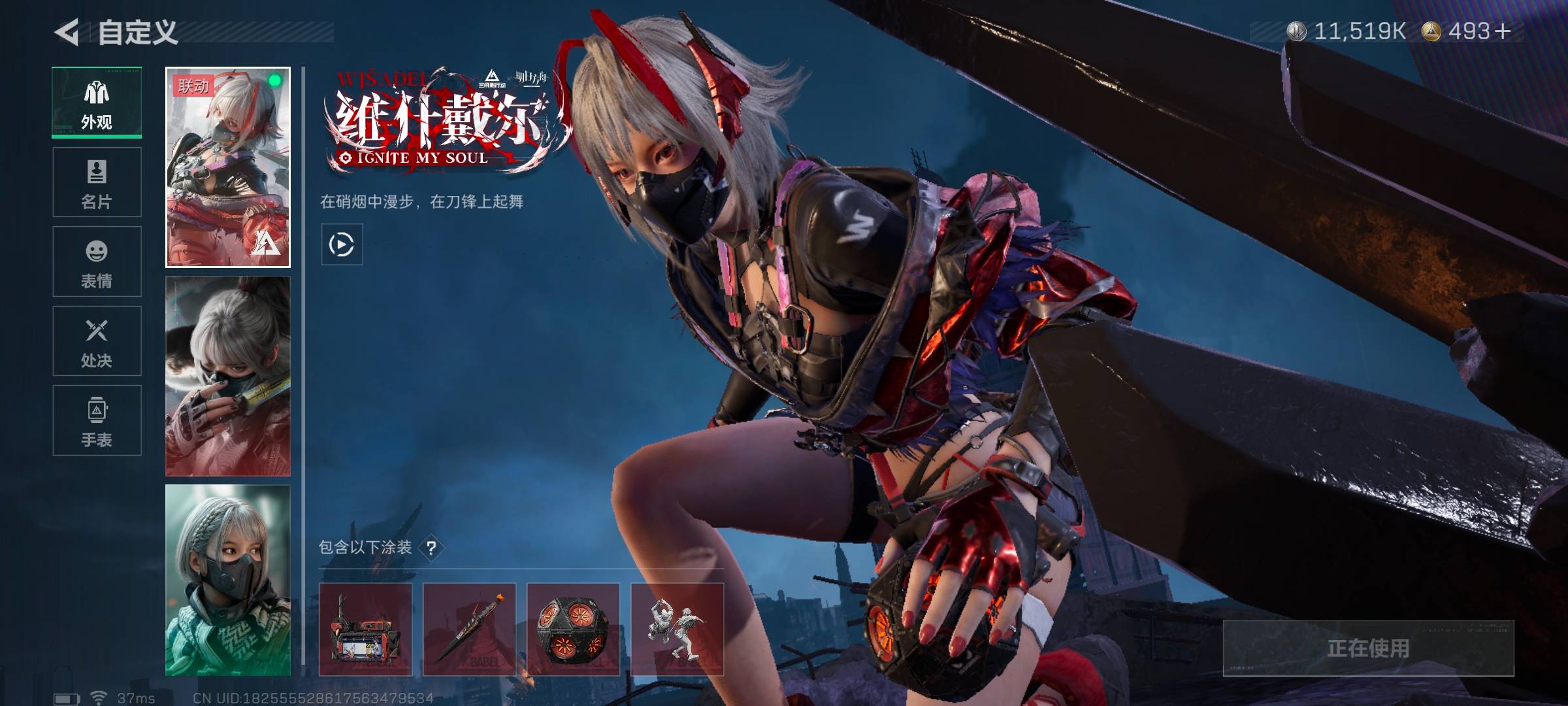View the combat knife skin item
Image resolution: width=1568 pixels, height=706 pixels.
[469, 630]
